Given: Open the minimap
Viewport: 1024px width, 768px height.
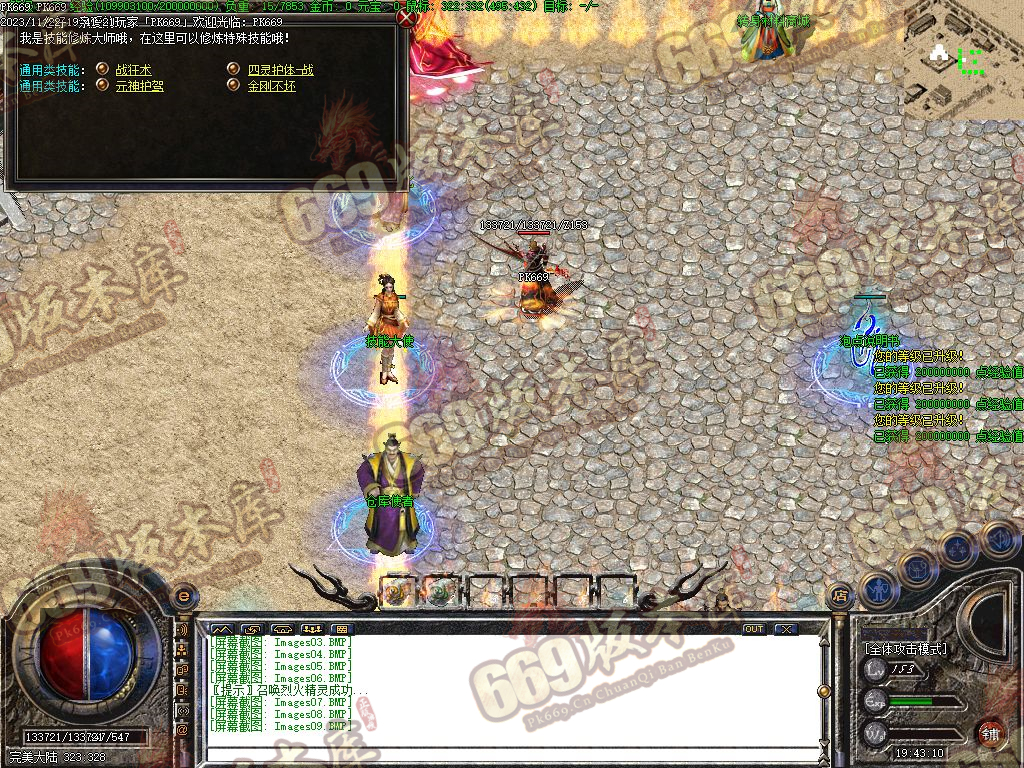Looking at the screenshot, I should pos(964,60).
